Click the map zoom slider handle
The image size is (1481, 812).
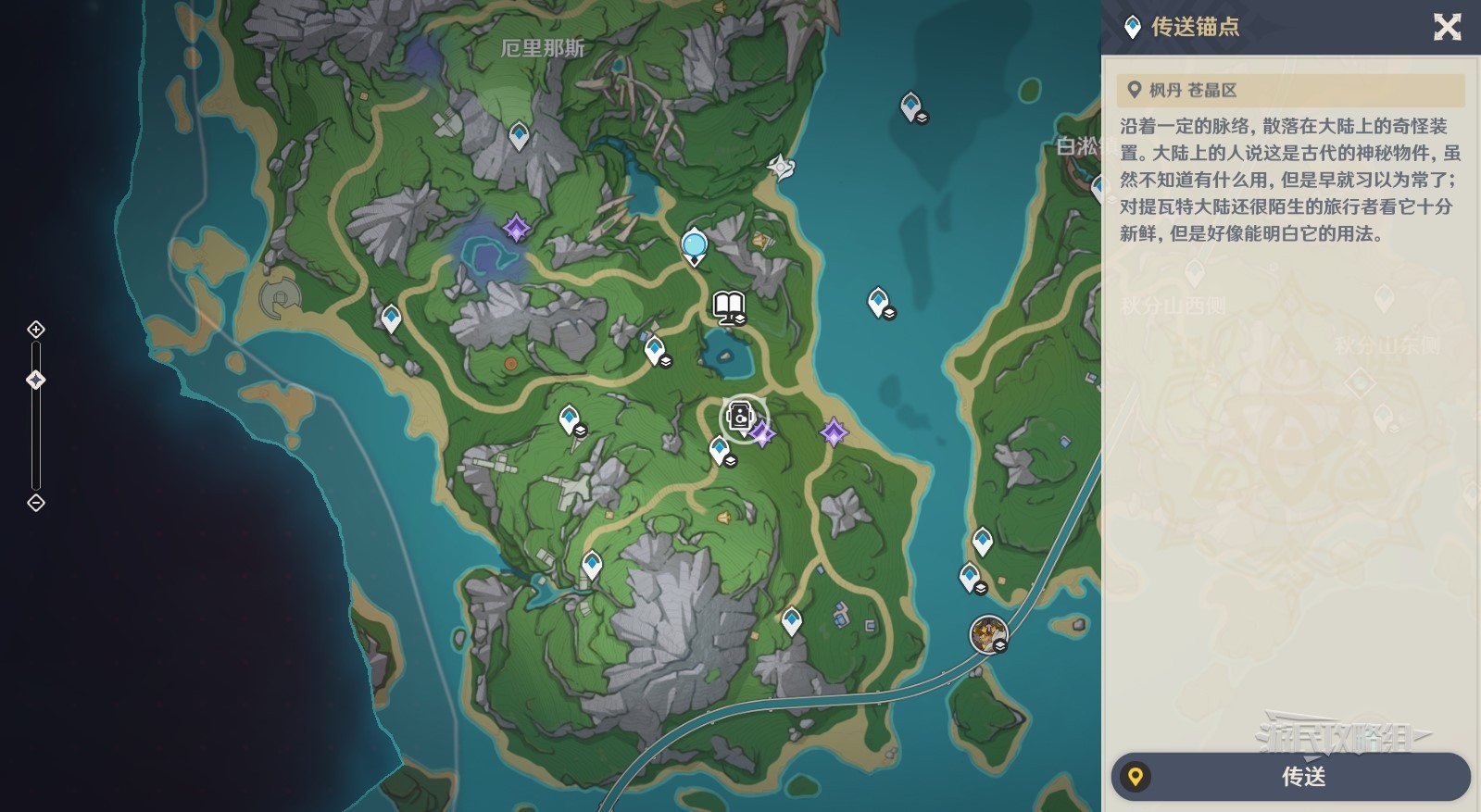tap(36, 380)
